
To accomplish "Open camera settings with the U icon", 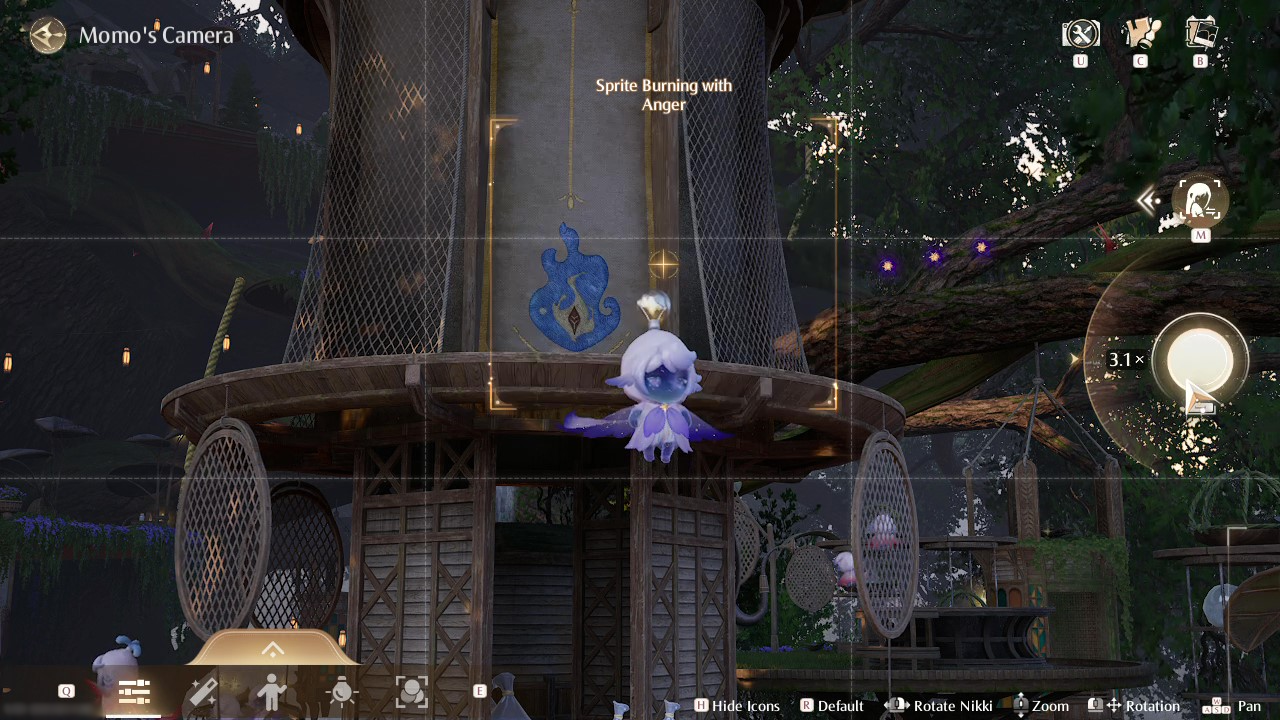I will point(1080,33).
